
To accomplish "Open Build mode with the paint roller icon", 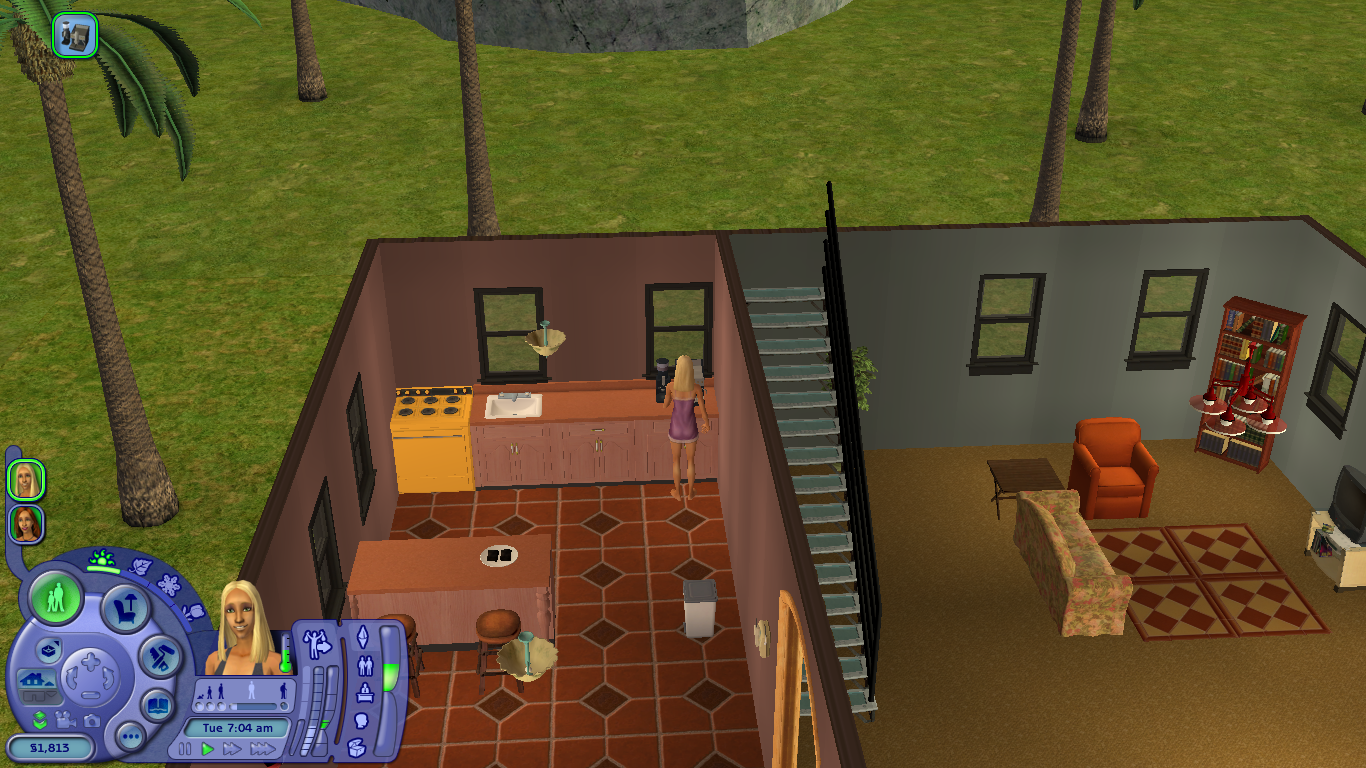I will click(160, 655).
